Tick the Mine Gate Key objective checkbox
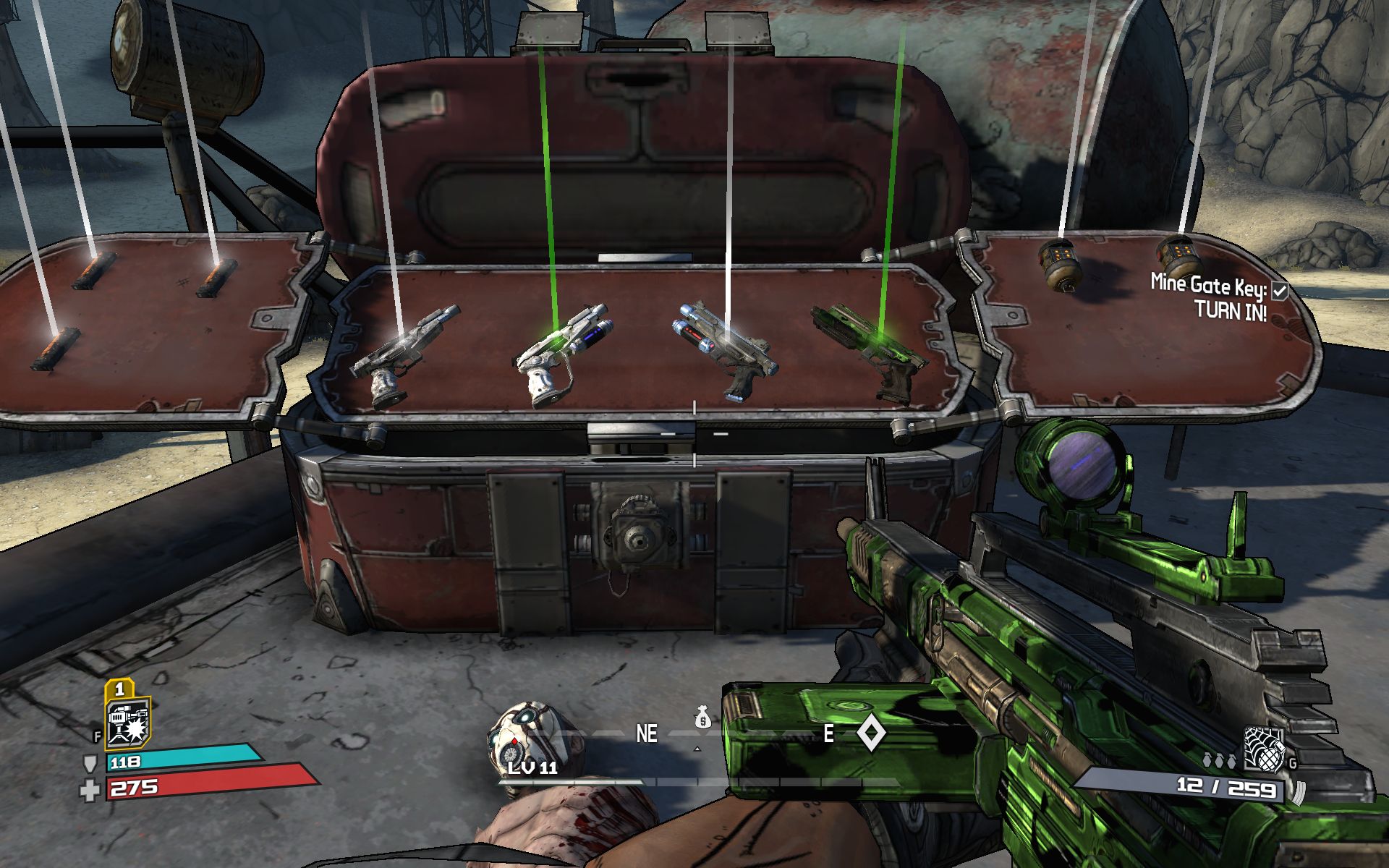1389x868 pixels. [x=1279, y=291]
